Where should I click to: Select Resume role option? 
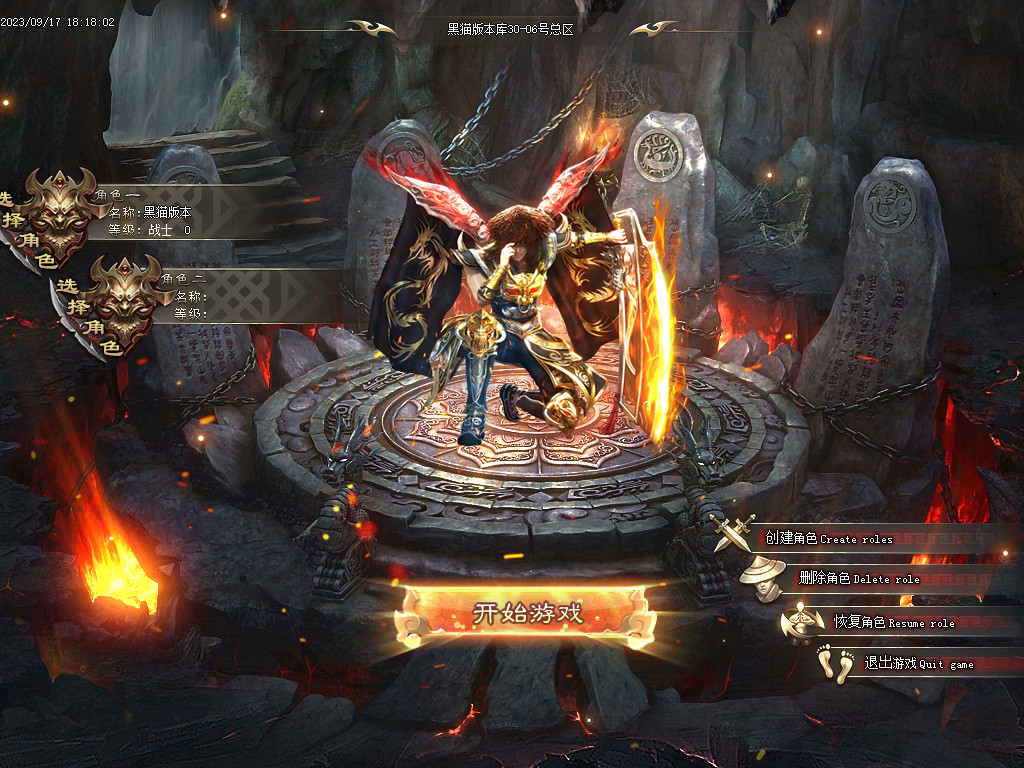coord(893,622)
